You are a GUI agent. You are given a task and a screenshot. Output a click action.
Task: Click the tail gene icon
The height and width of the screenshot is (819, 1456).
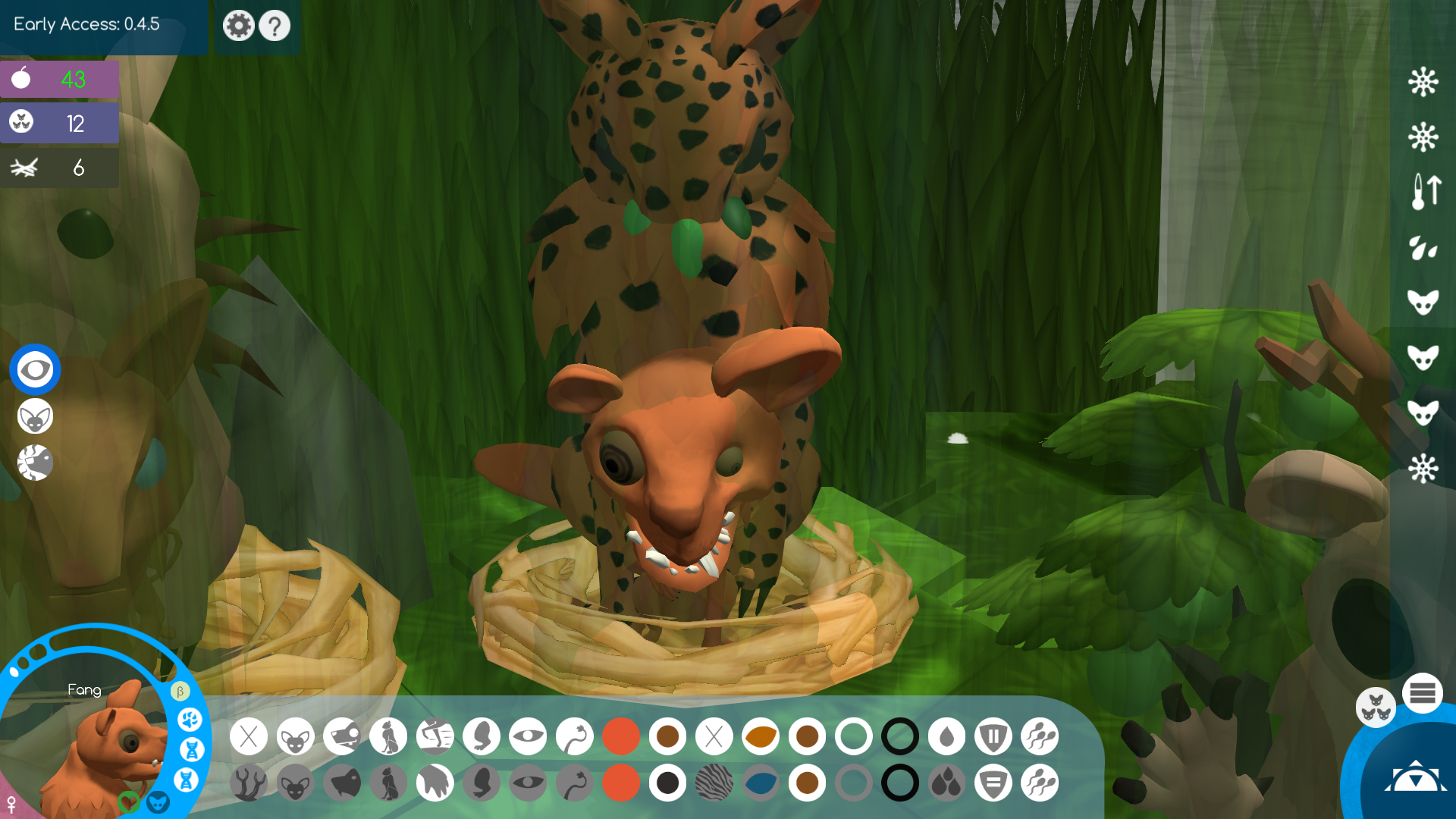575,736
